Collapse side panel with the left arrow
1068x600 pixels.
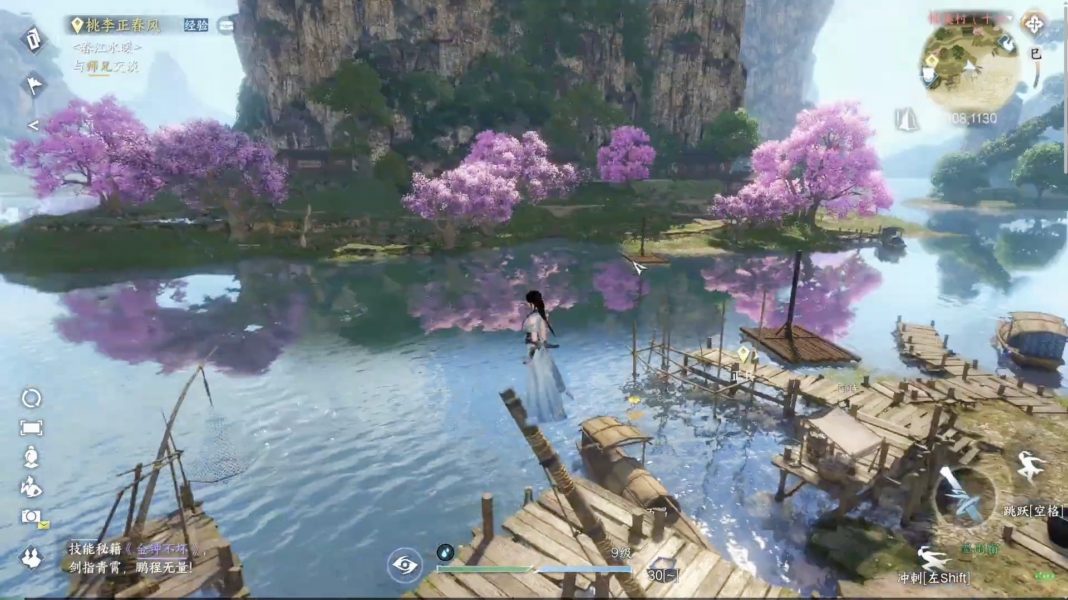(x=32, y=126)
